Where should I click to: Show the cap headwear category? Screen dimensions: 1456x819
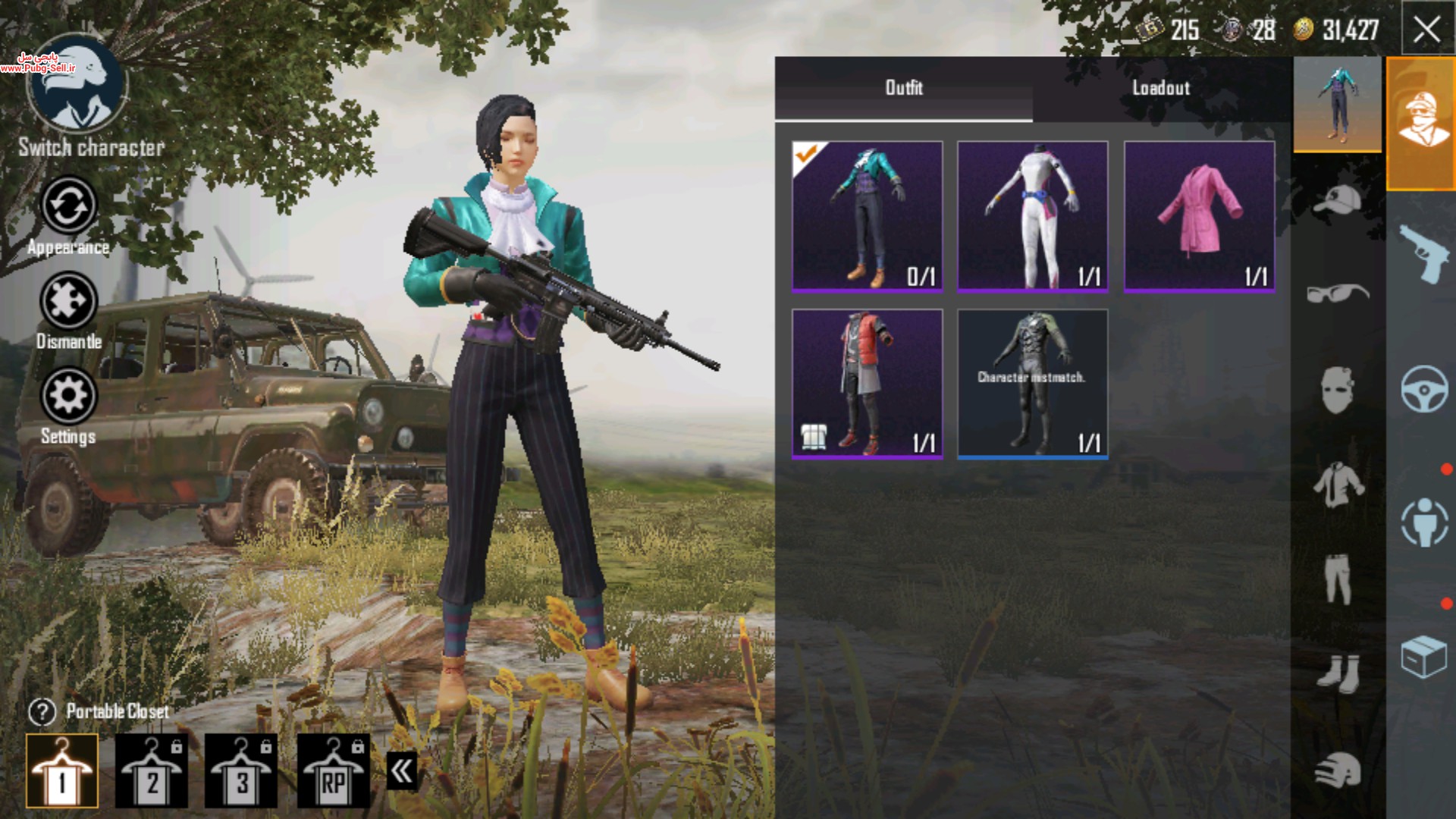[1338, 199]
